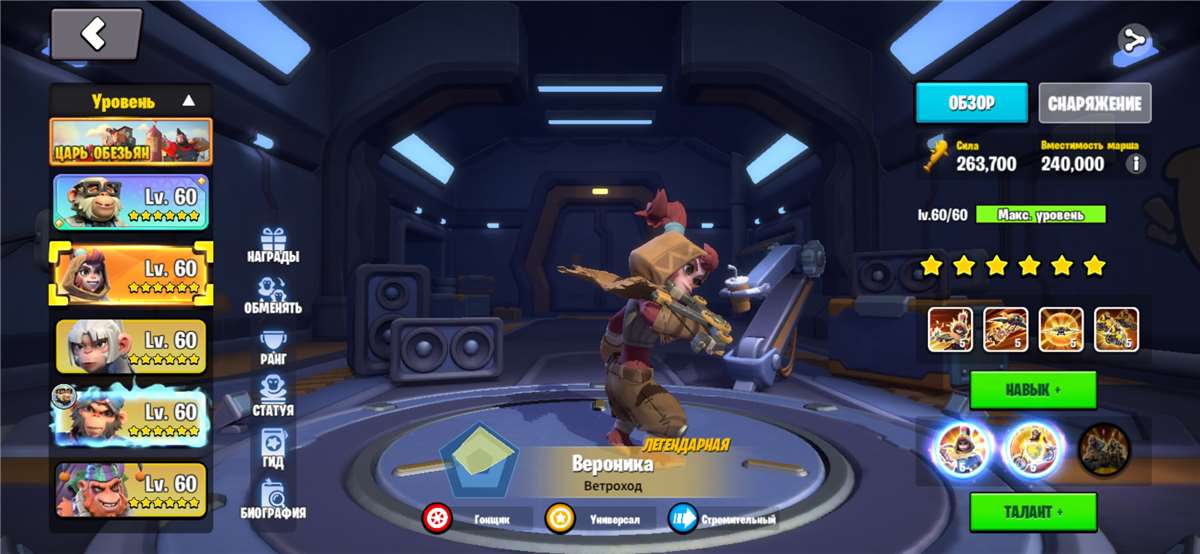This screenshot has width=1200, height=554.
Task: Open the share icon button
Action: pyautogui.click(x=1132, y=40)
